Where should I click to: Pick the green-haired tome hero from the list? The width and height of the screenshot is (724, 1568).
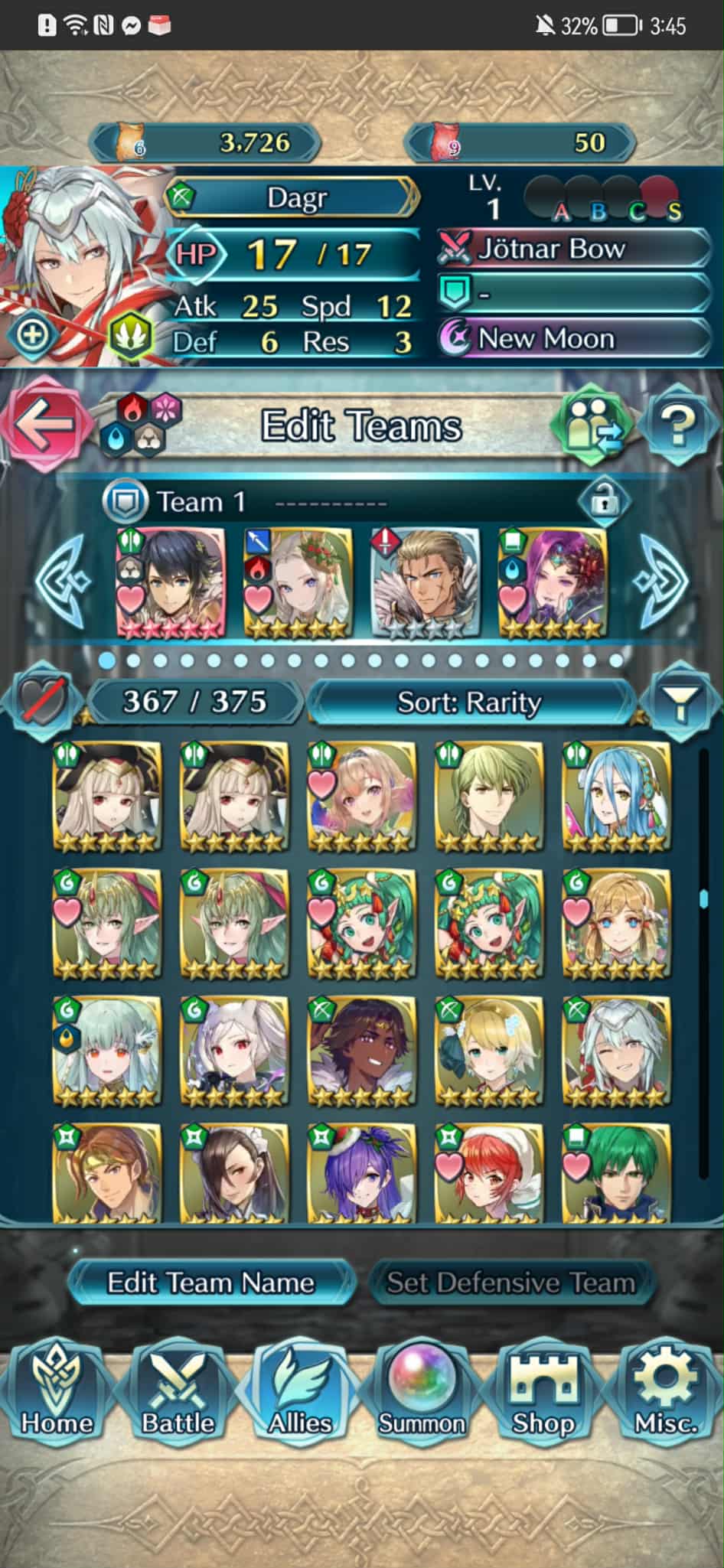[x=616, y=1172]
